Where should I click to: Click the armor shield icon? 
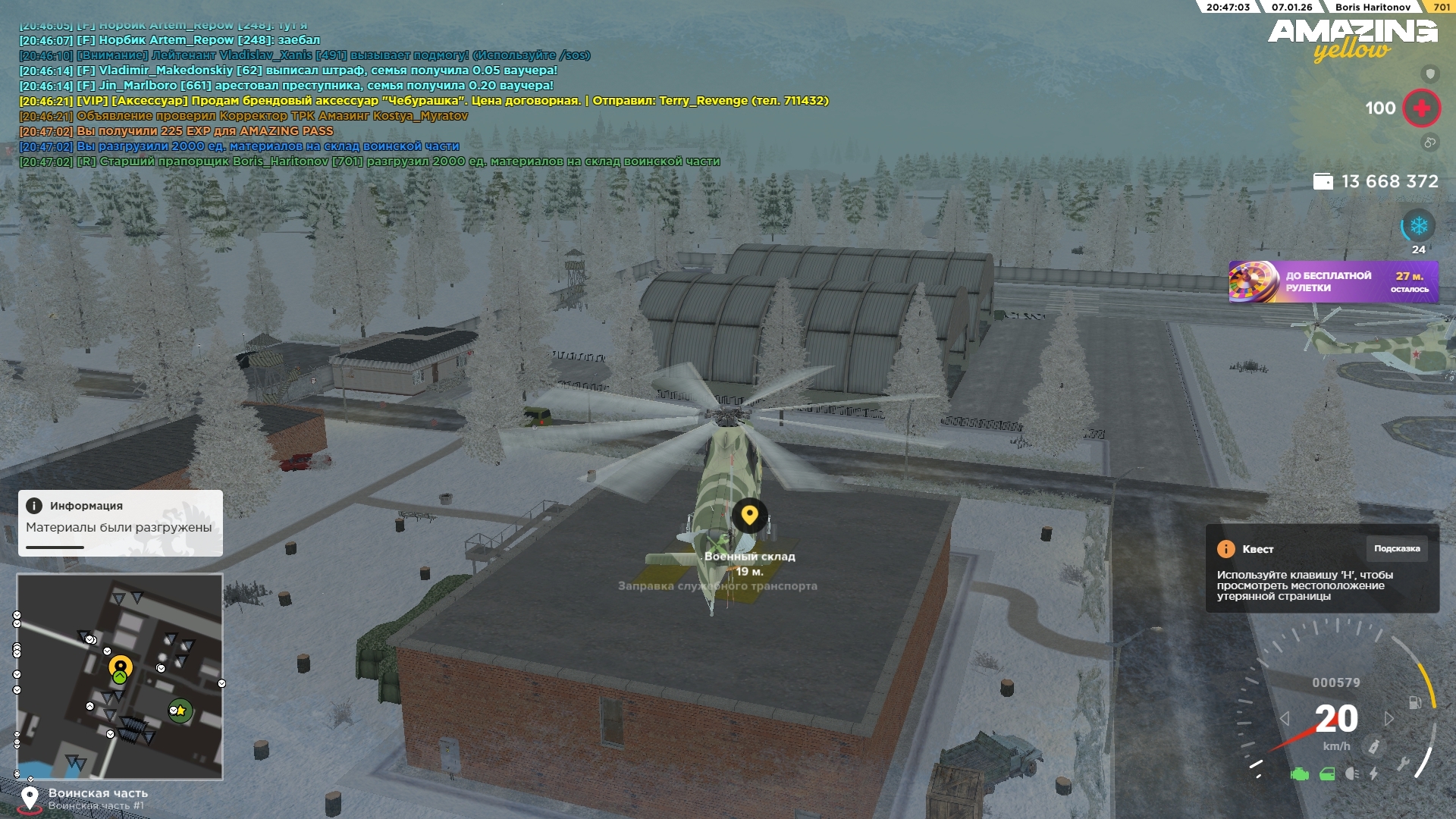(x=1429, y=74)
